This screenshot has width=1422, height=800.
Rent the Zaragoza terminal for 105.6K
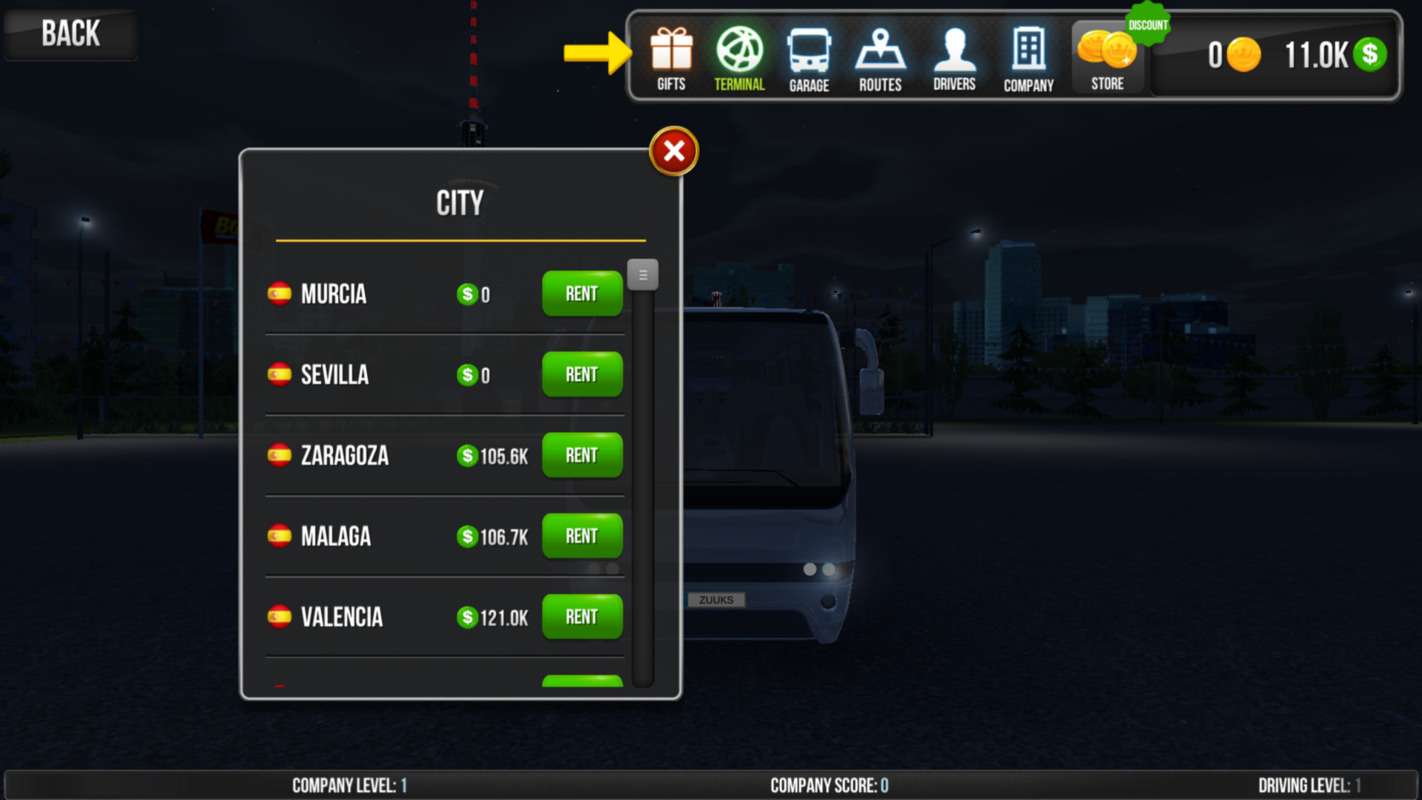click(x=582, y=456)
